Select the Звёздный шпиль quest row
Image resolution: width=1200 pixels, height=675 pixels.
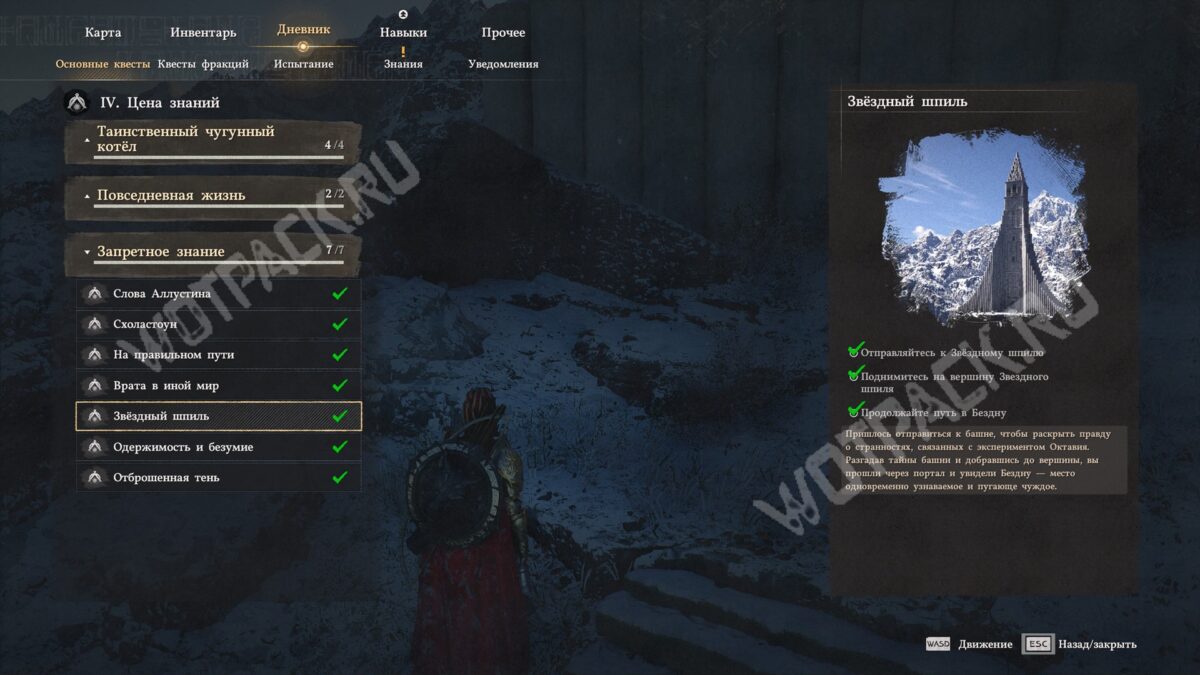click(x=218, y=416)
